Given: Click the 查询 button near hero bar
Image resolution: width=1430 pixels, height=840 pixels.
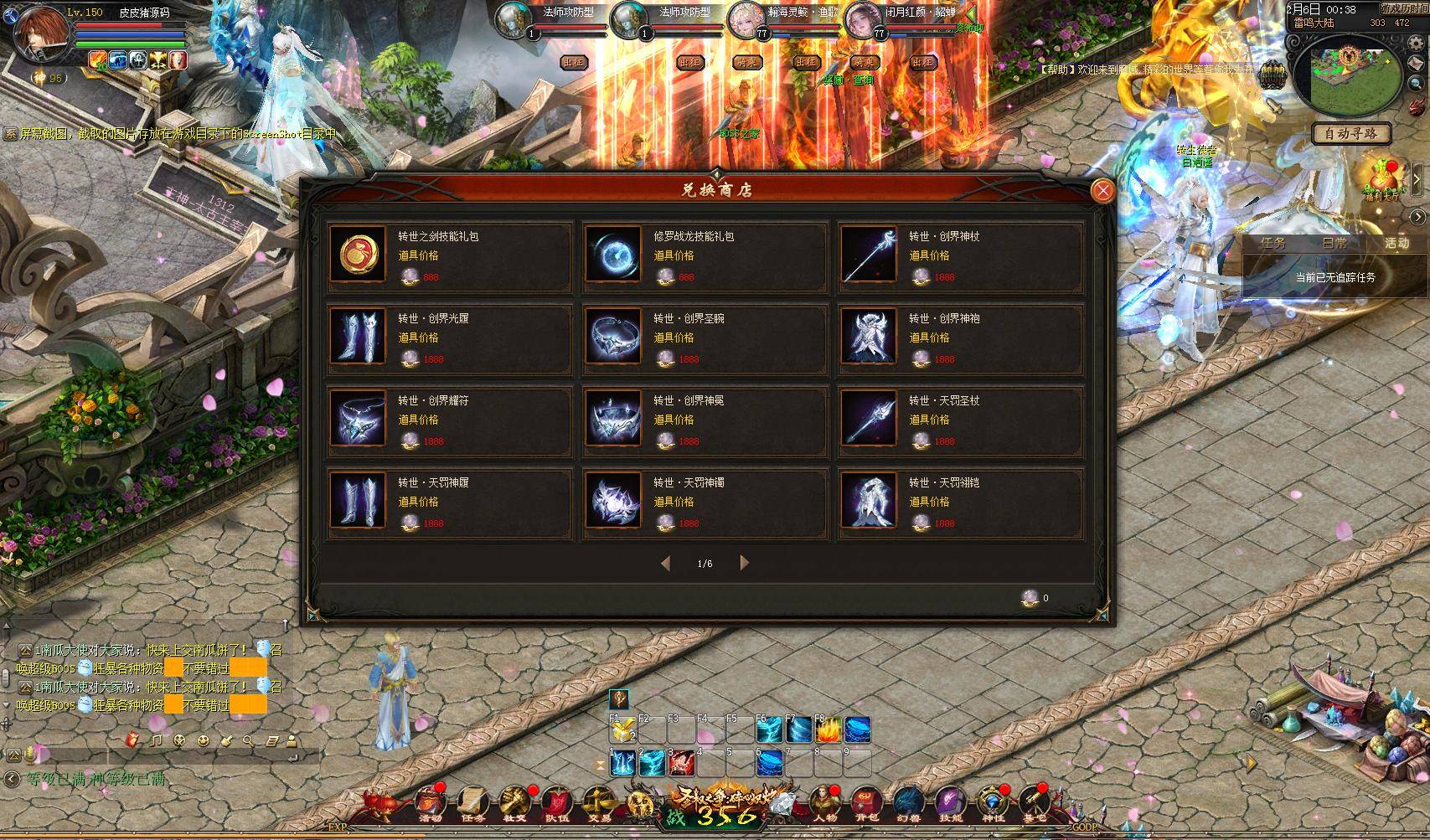Looking at the screenshot, I should pyautogui.click(x=863, y=80).
